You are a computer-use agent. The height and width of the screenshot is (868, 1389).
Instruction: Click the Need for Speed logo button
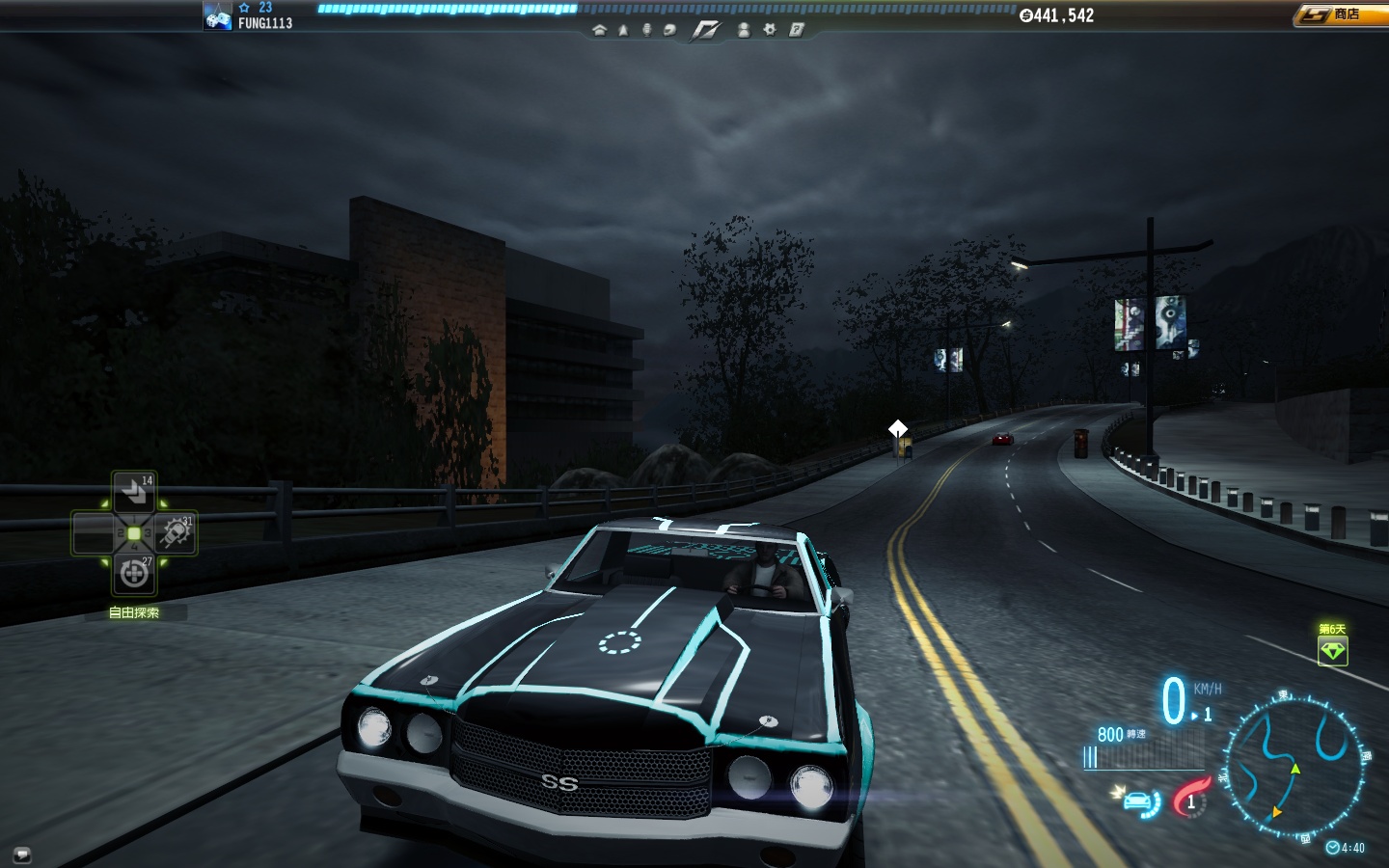click(706, 31)
